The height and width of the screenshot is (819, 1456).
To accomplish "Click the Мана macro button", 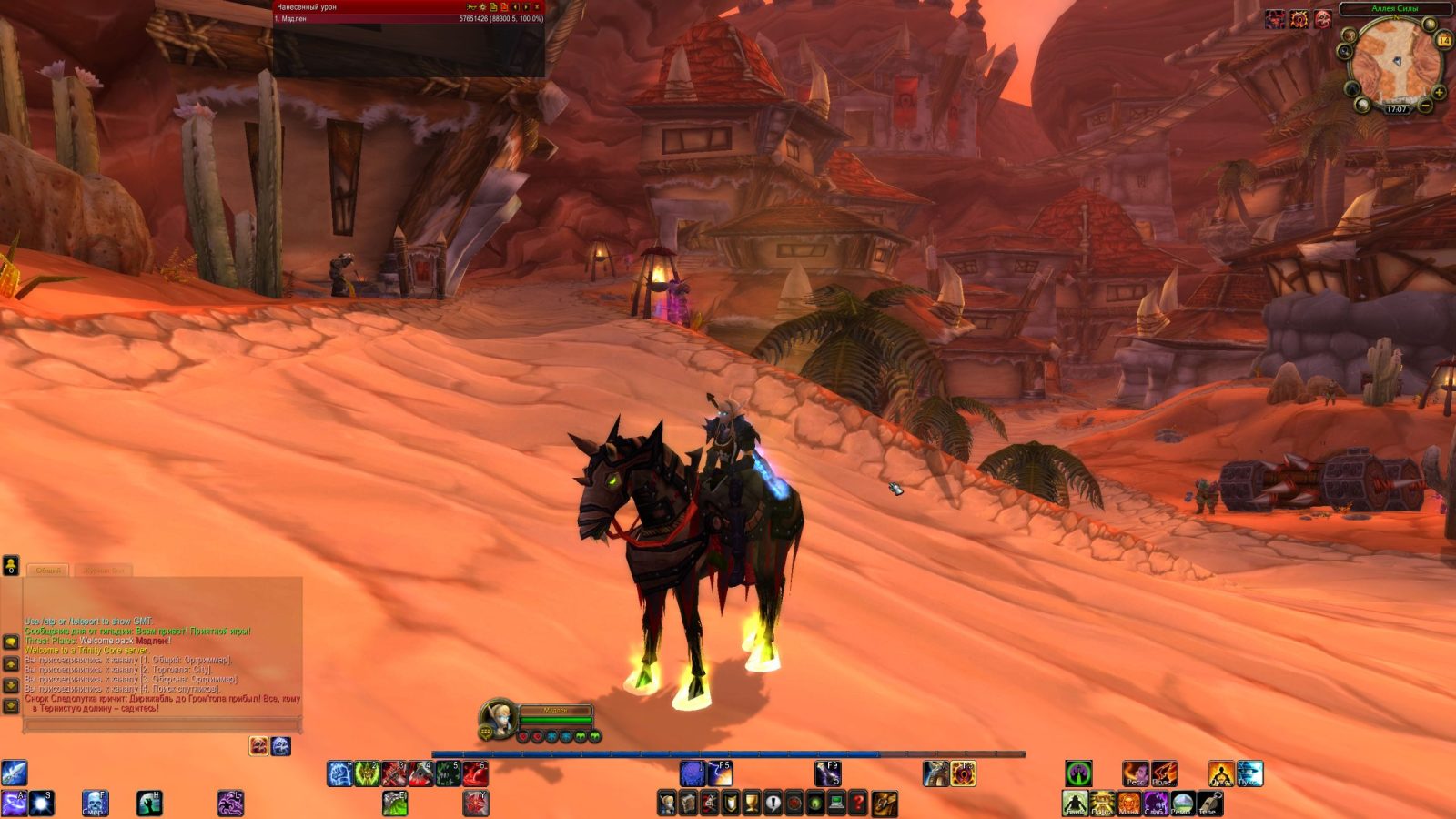I will pos(1128,804).
